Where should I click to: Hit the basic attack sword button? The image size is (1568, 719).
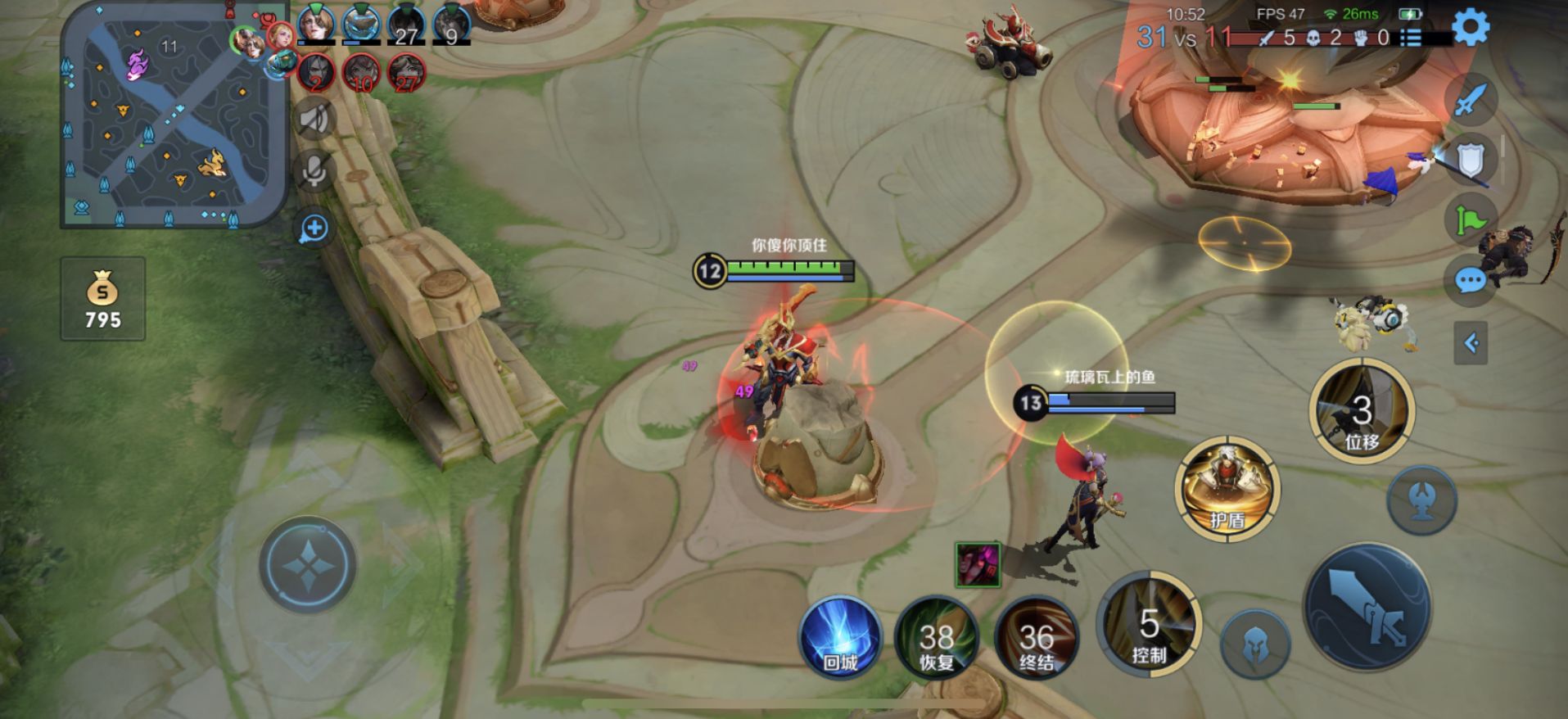pyautogui.click(x=1366, y=608)
